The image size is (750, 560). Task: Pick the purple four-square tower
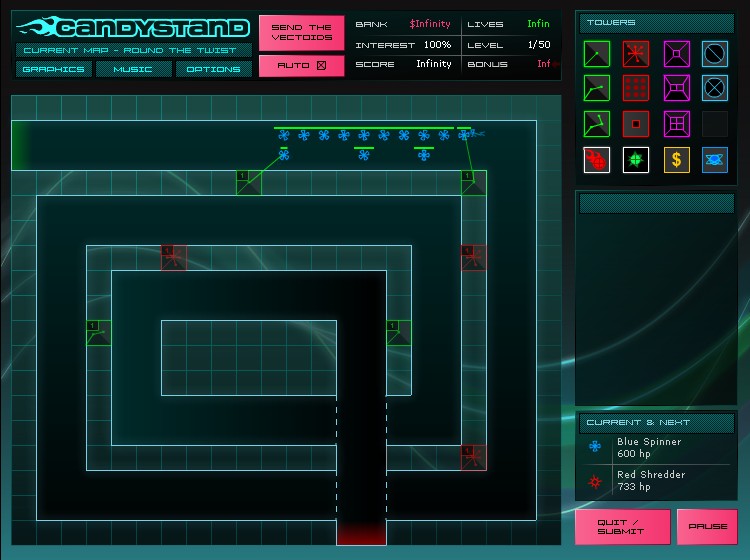tap(676, 124)
